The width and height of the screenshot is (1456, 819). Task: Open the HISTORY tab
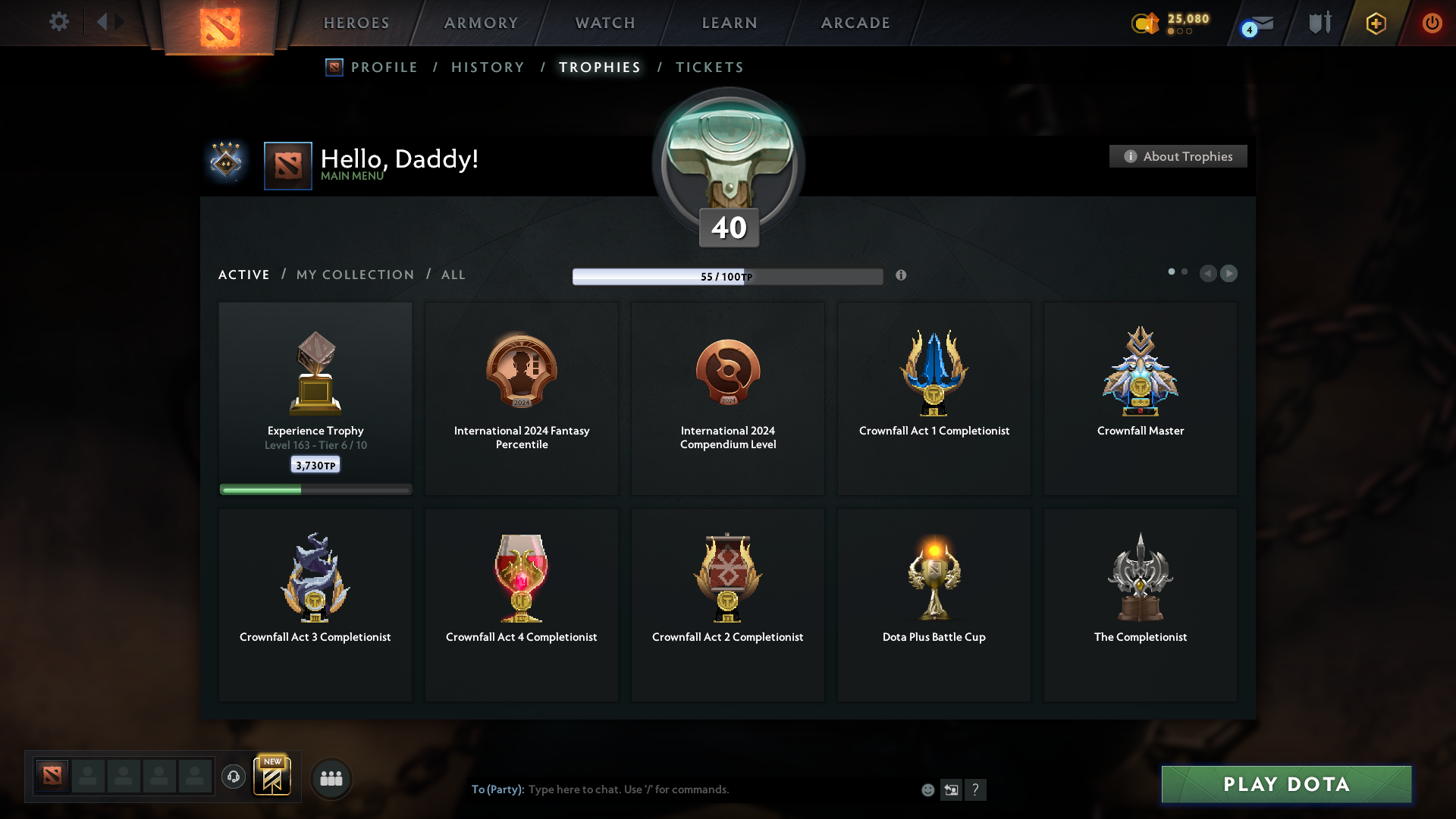coord(487,67)
